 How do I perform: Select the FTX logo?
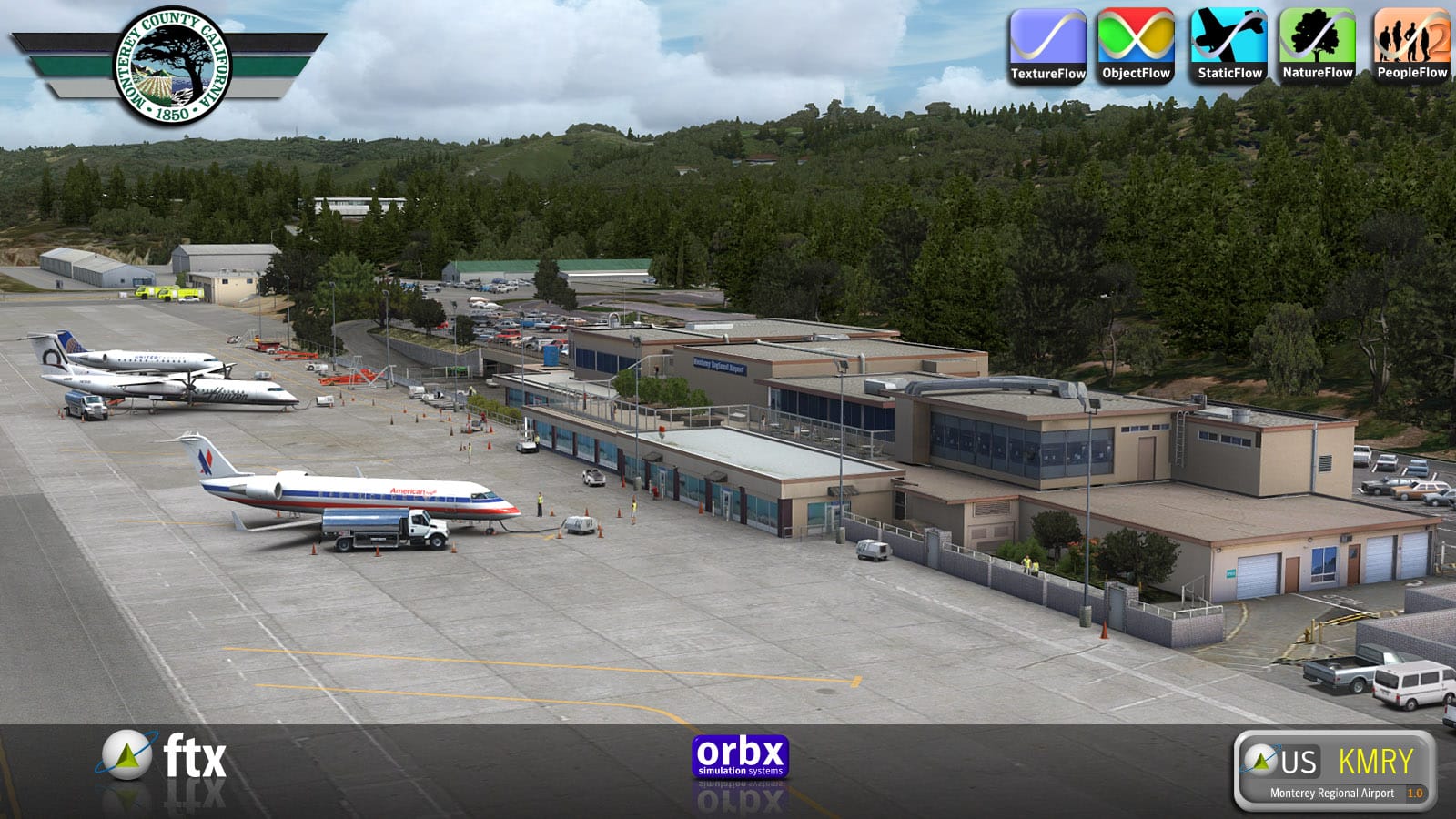click(164, 757)
